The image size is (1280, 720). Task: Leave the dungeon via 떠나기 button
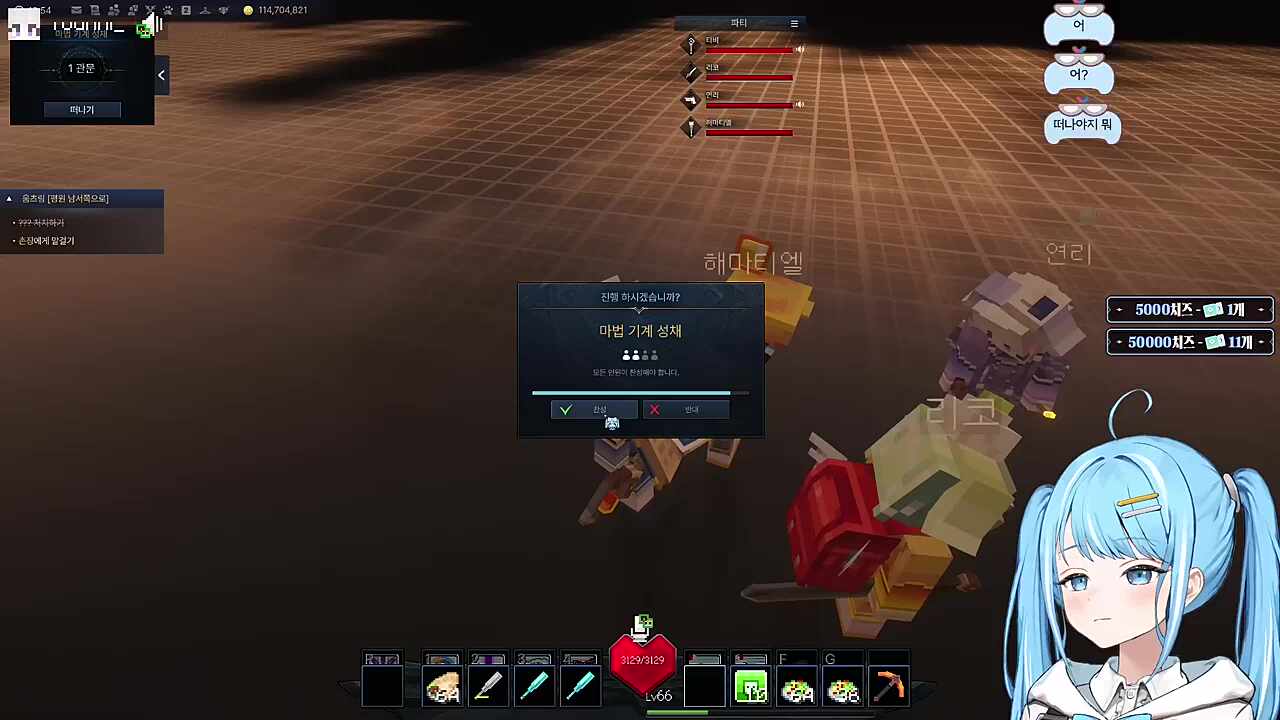point(82,110)
